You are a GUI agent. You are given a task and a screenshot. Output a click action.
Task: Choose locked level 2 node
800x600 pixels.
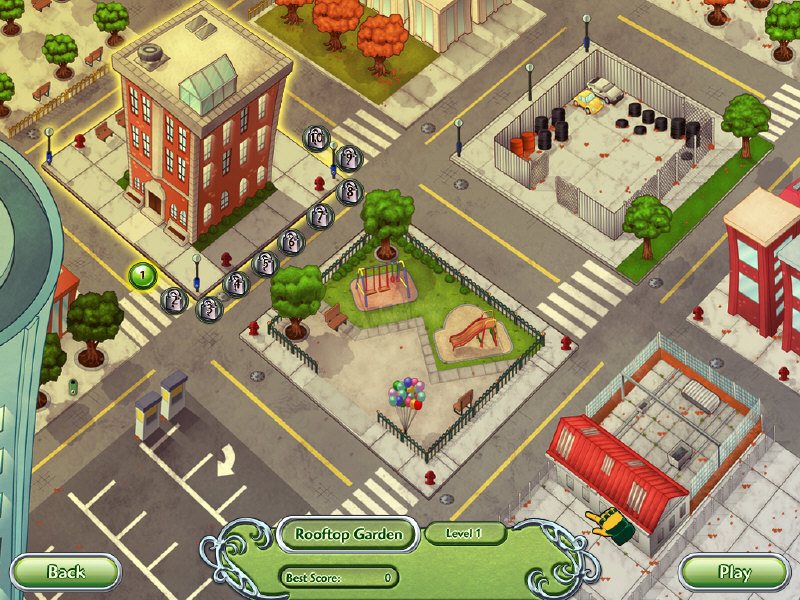[175, 299]
